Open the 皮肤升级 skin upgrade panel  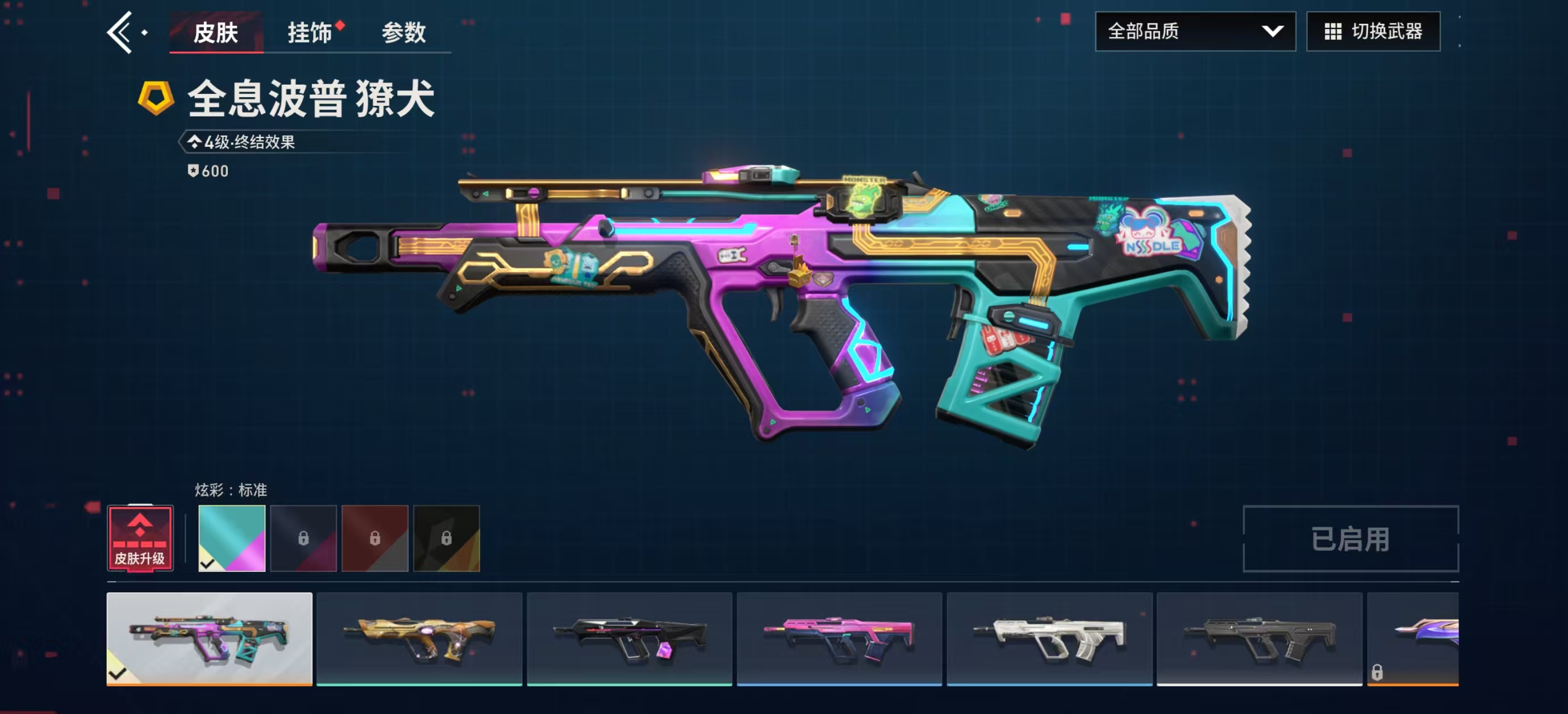(140, 538)
